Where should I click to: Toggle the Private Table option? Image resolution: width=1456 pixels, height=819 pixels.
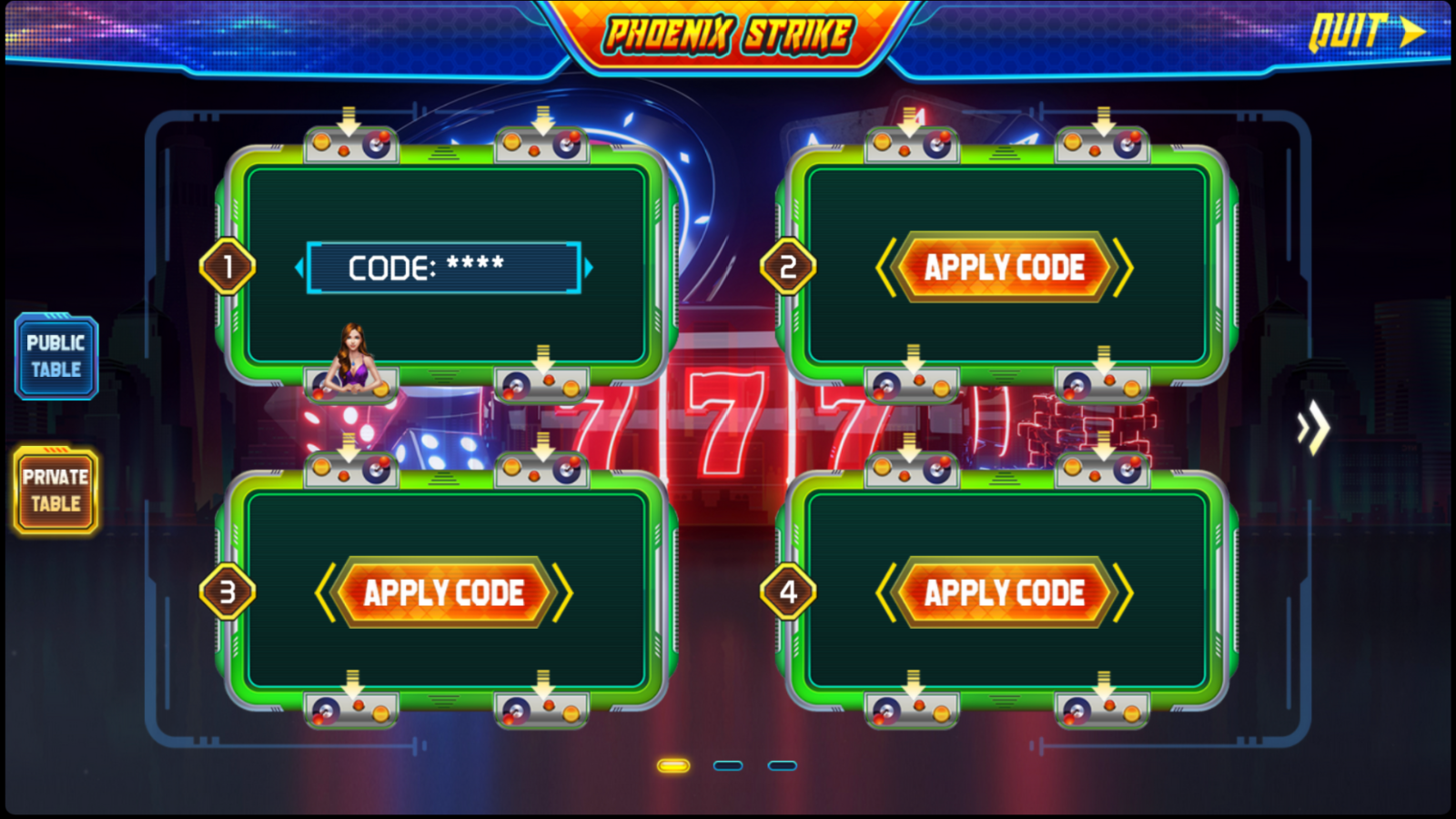pyautogui.click(x=56, y=490)
